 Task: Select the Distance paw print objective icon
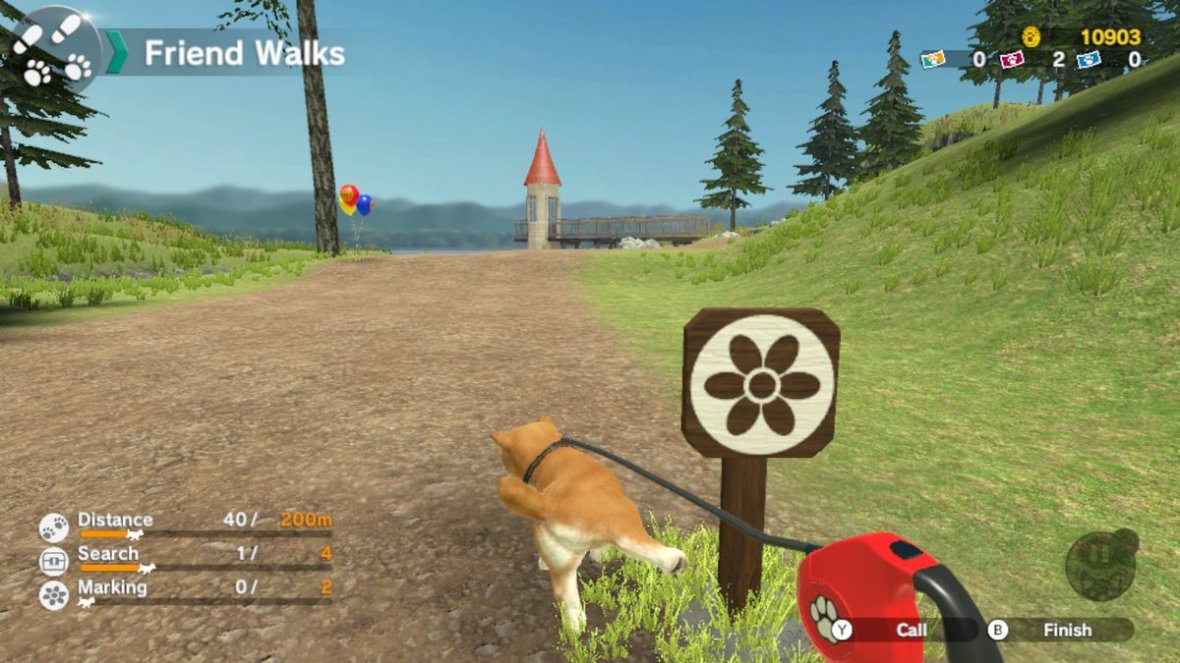(54, 526)
